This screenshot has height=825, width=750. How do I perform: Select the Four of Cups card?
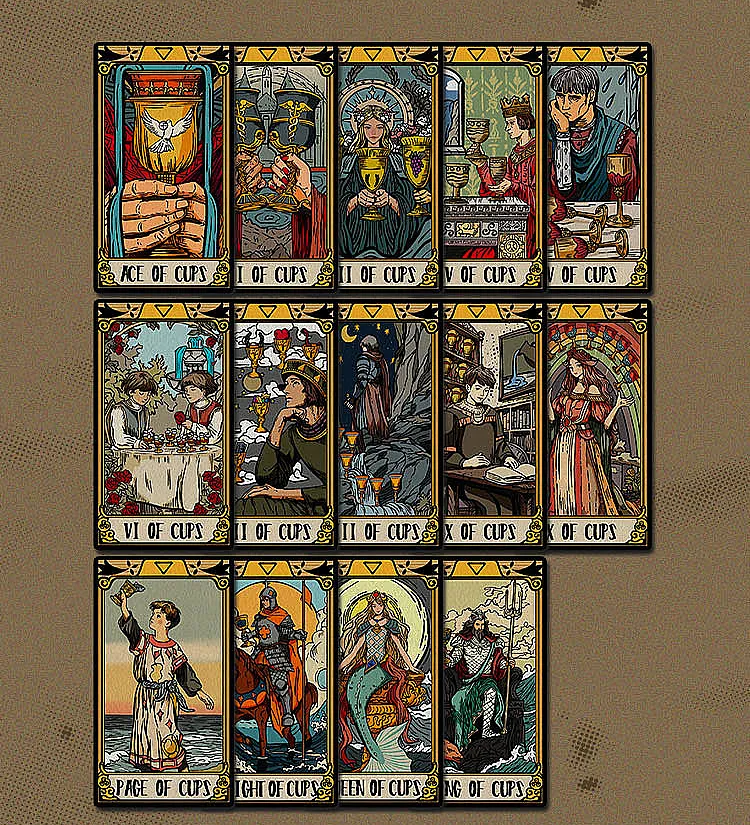tap(492, 166)
